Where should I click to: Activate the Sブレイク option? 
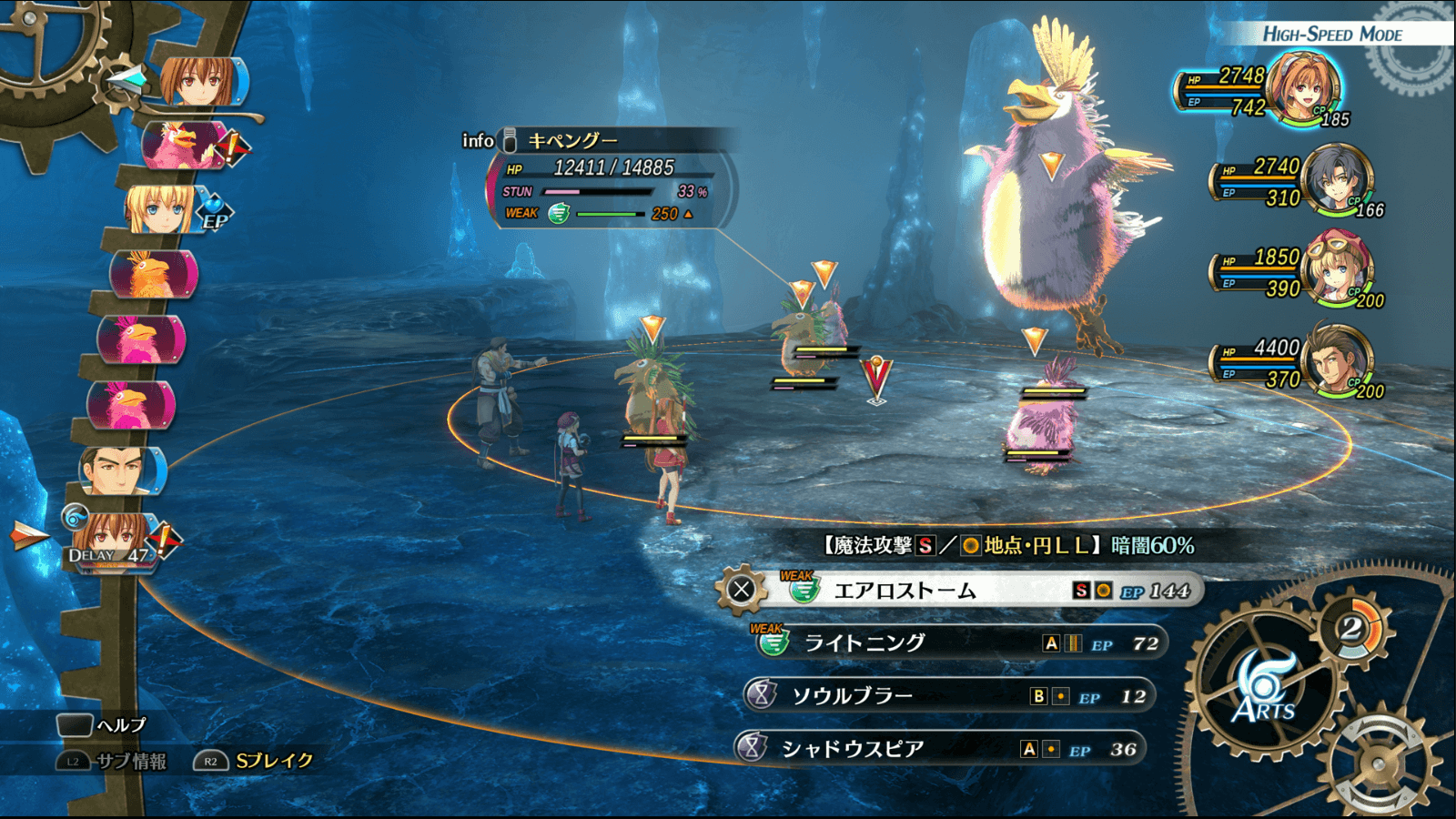(x=255, y=761)
